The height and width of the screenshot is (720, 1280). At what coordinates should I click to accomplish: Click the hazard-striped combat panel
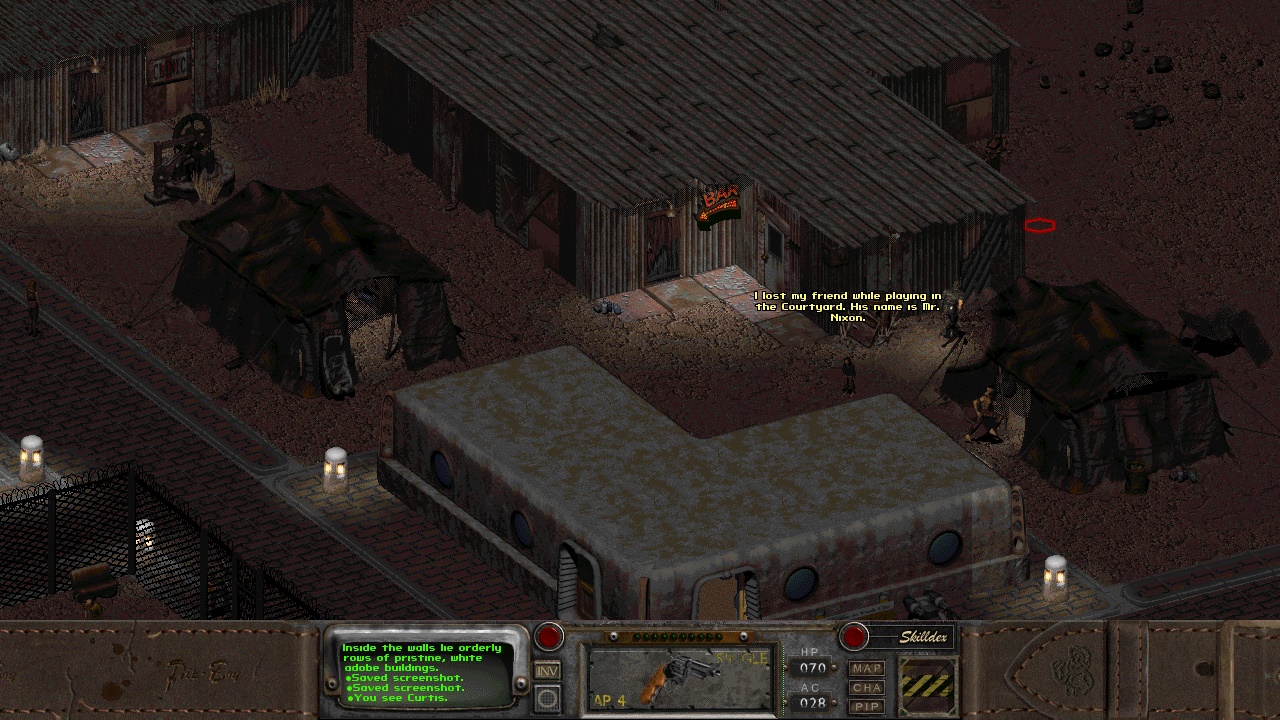[x=928, y=685]
